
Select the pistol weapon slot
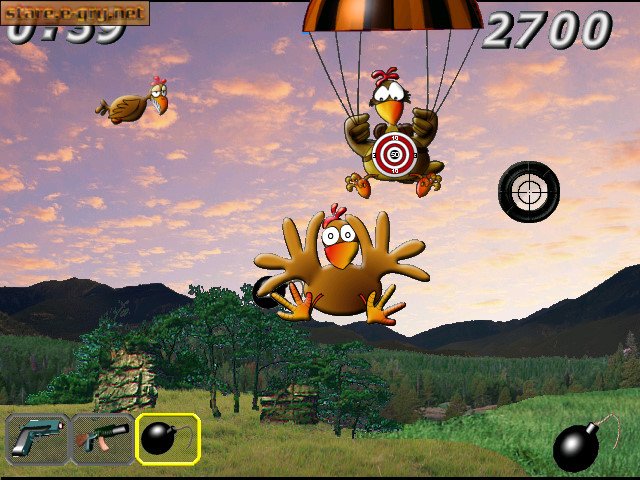[x=37, y=439]
